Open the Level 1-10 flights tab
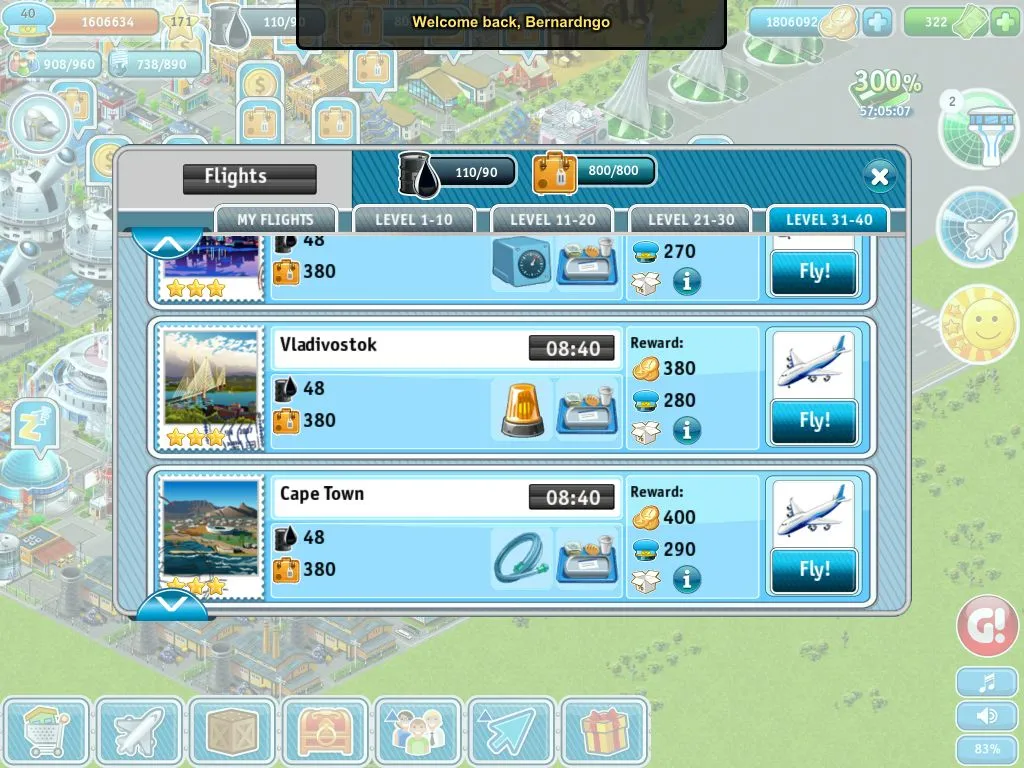Viewport: 1024px width, 768px height. coord(413,220)
